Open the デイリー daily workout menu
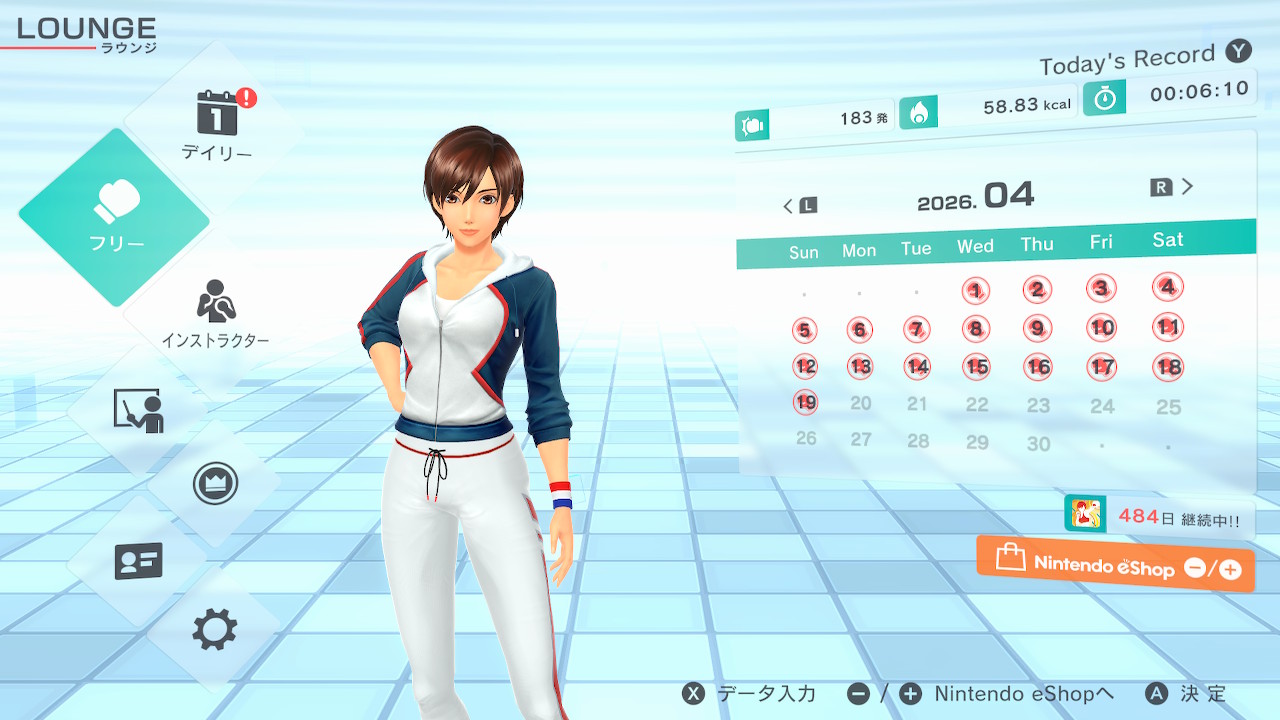1280x720 pixels. (x=216, y=126)
